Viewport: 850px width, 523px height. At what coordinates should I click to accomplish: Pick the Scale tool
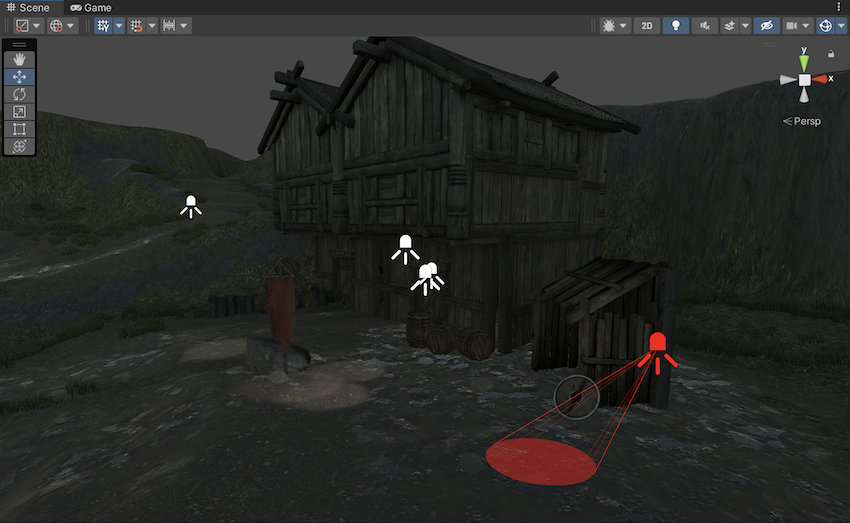click(x=20, y=111)
